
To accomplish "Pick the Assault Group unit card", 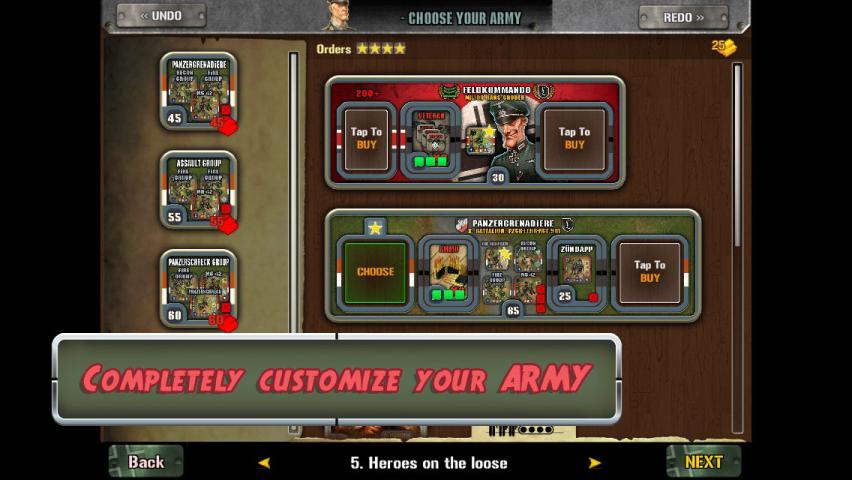I will [198, 190].
